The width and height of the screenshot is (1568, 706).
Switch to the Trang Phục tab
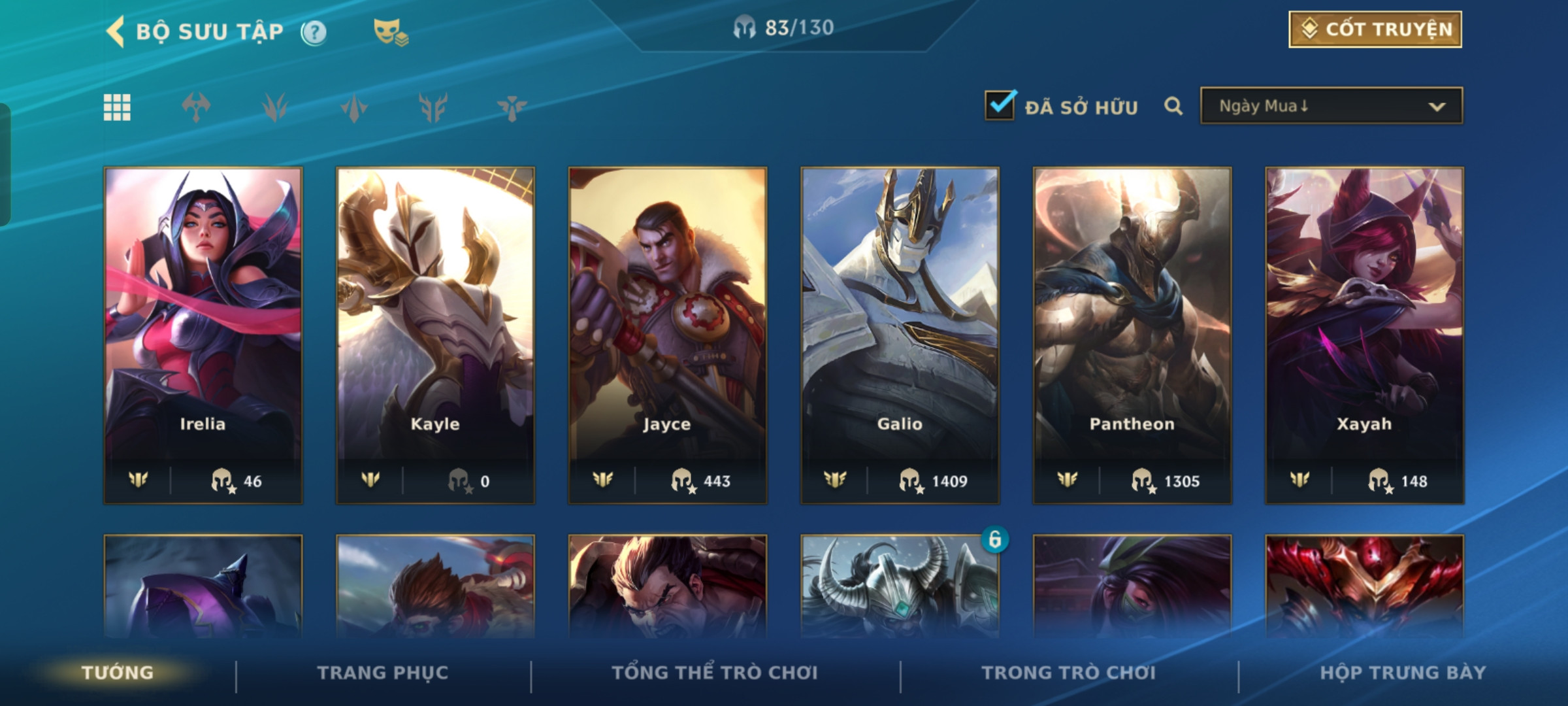coord(383,673)
